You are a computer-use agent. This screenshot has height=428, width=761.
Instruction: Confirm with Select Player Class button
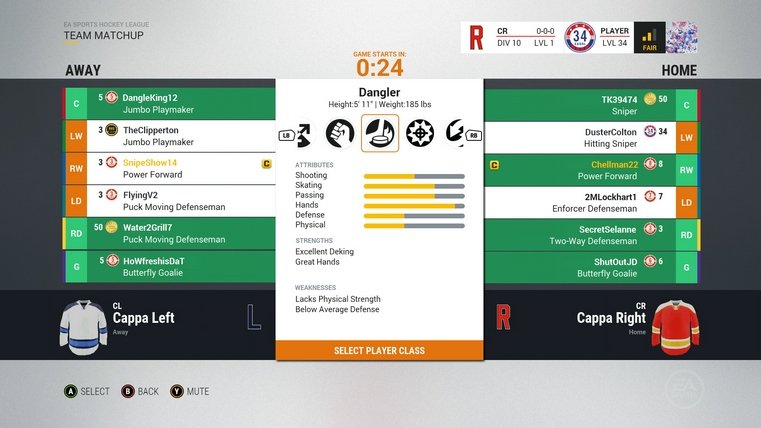tap(379, 351)
